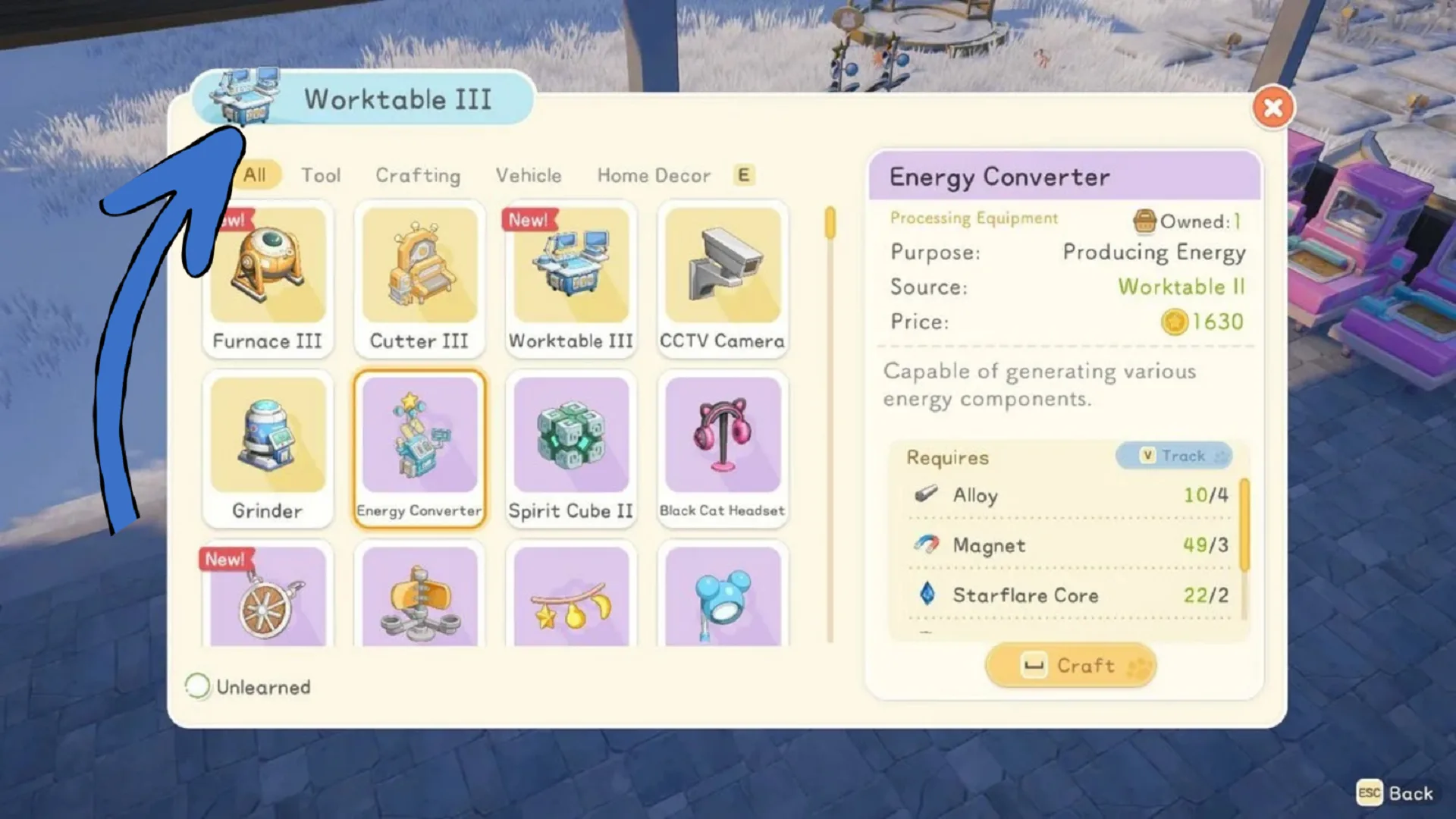Select the Home Decor tab
This screenshot has width=1456, height=819.
pos(654,175)
